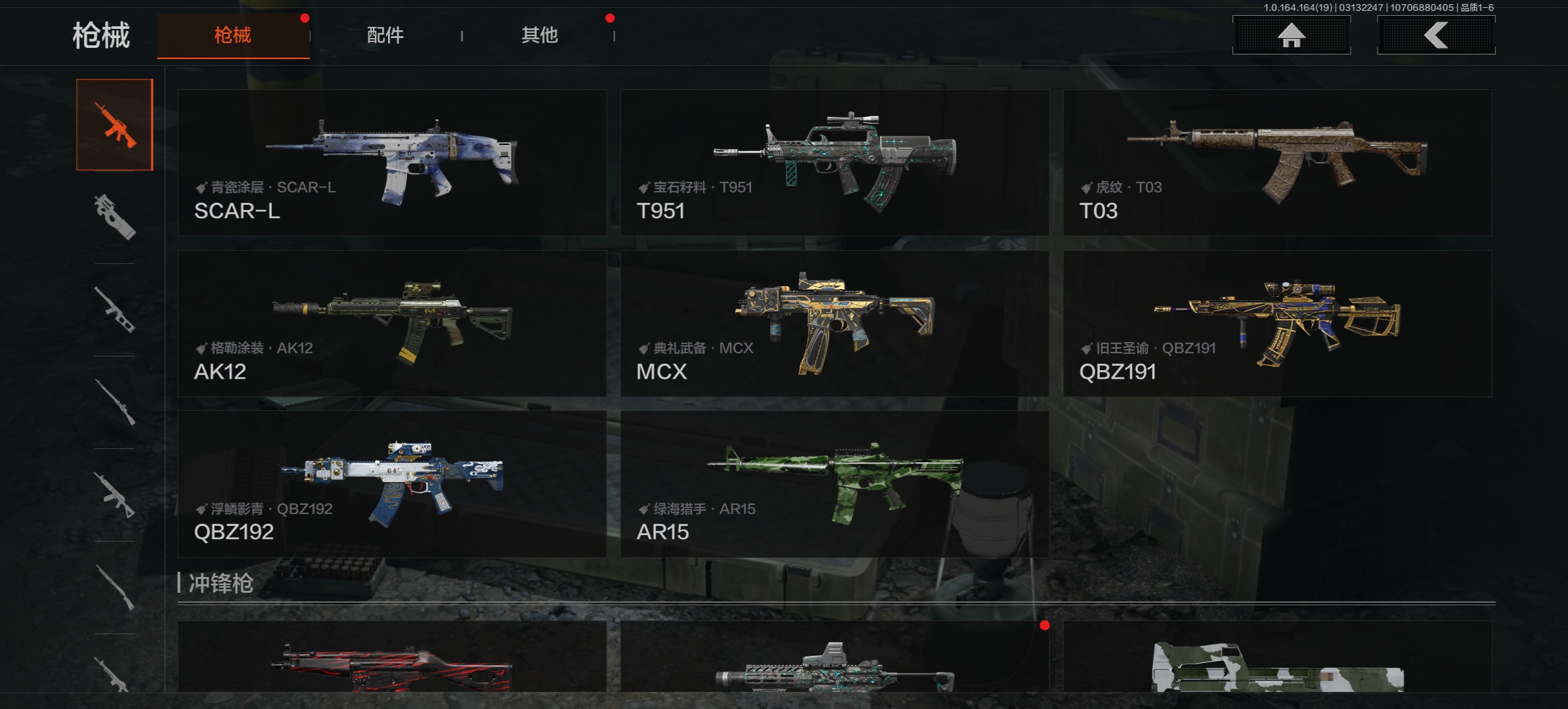Switch to the 其他 tab

(x=539, y=35)
